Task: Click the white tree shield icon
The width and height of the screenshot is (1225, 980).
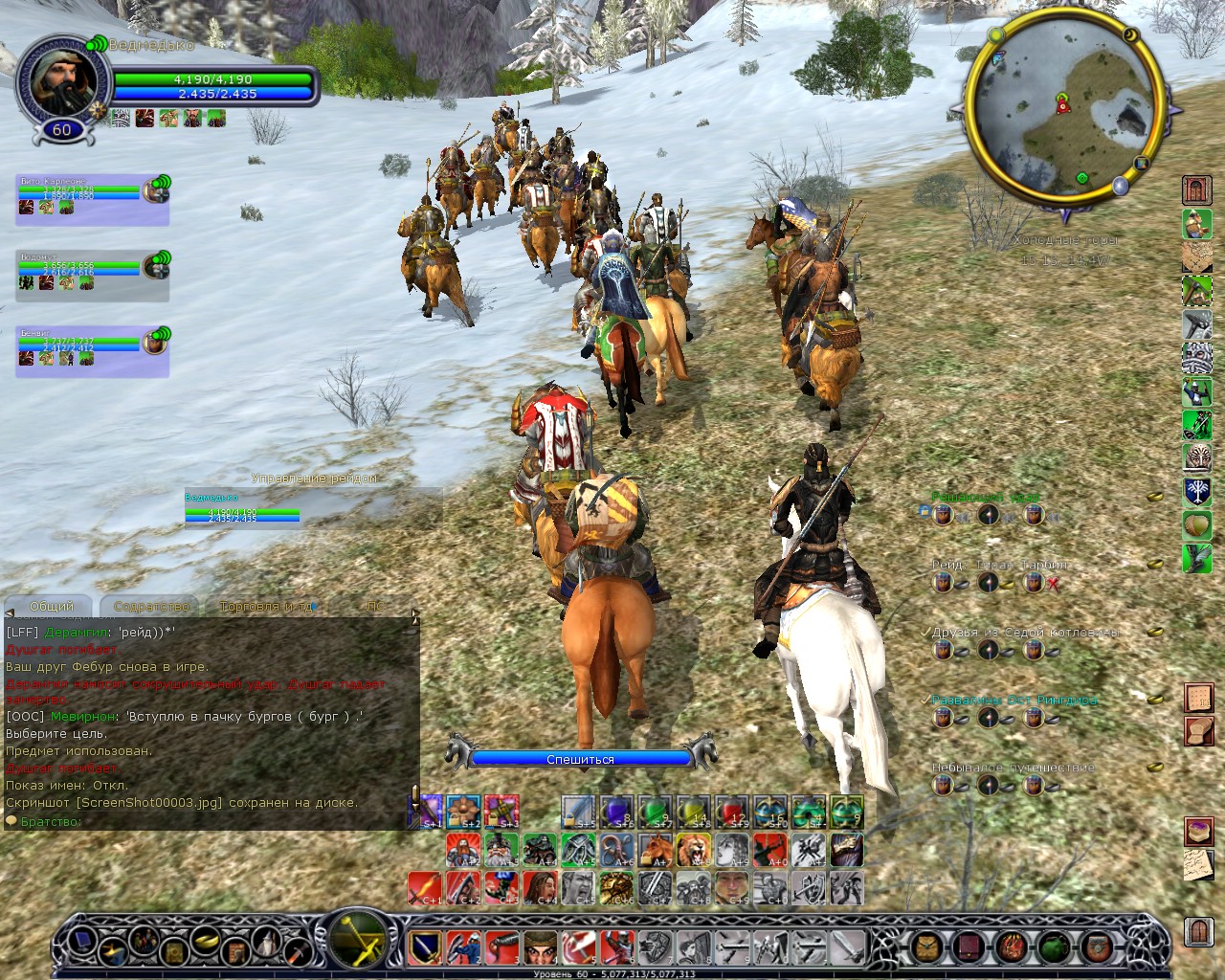Action: (1196, 491)
